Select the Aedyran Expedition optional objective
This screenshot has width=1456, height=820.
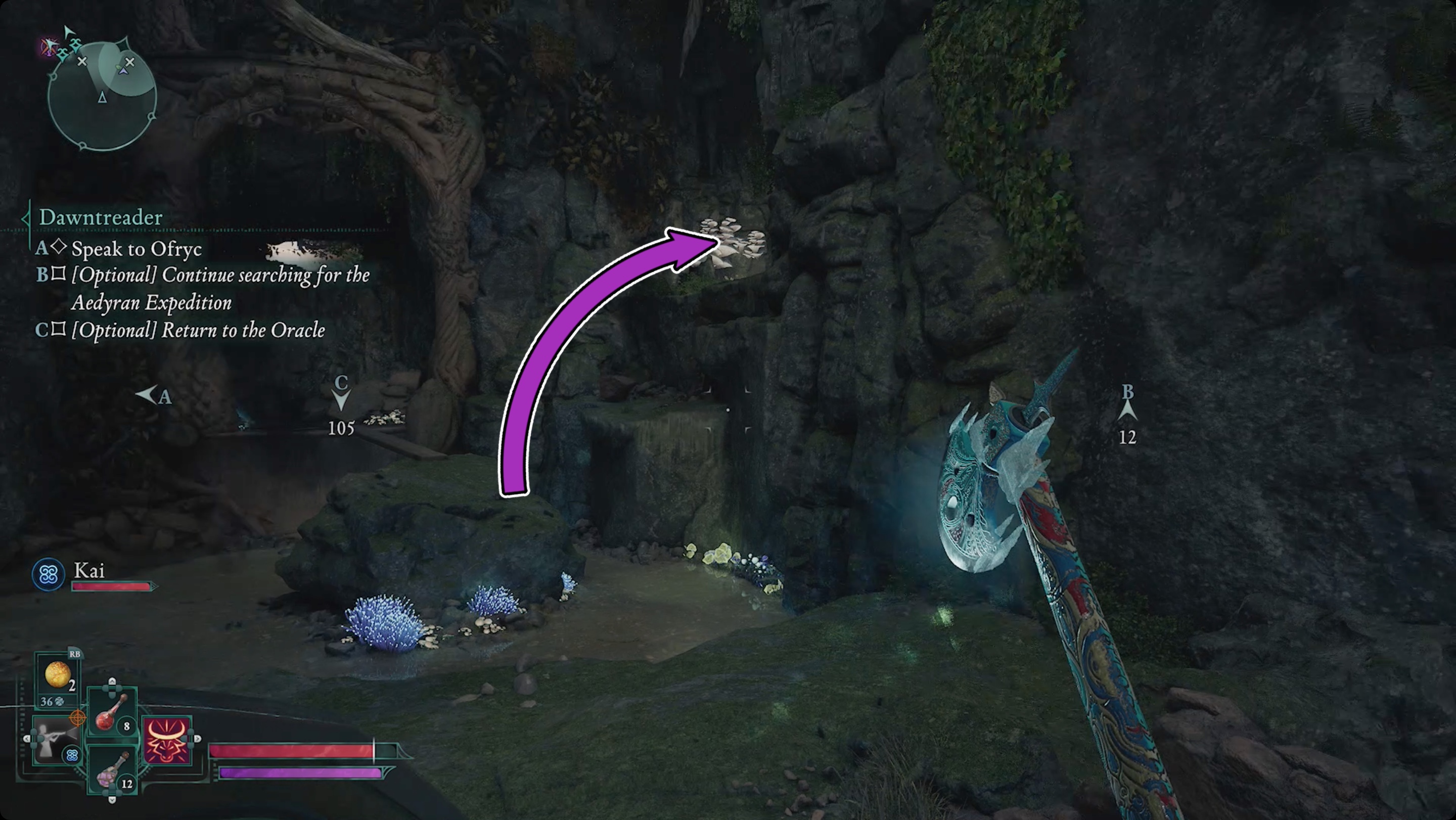point(220,288)
